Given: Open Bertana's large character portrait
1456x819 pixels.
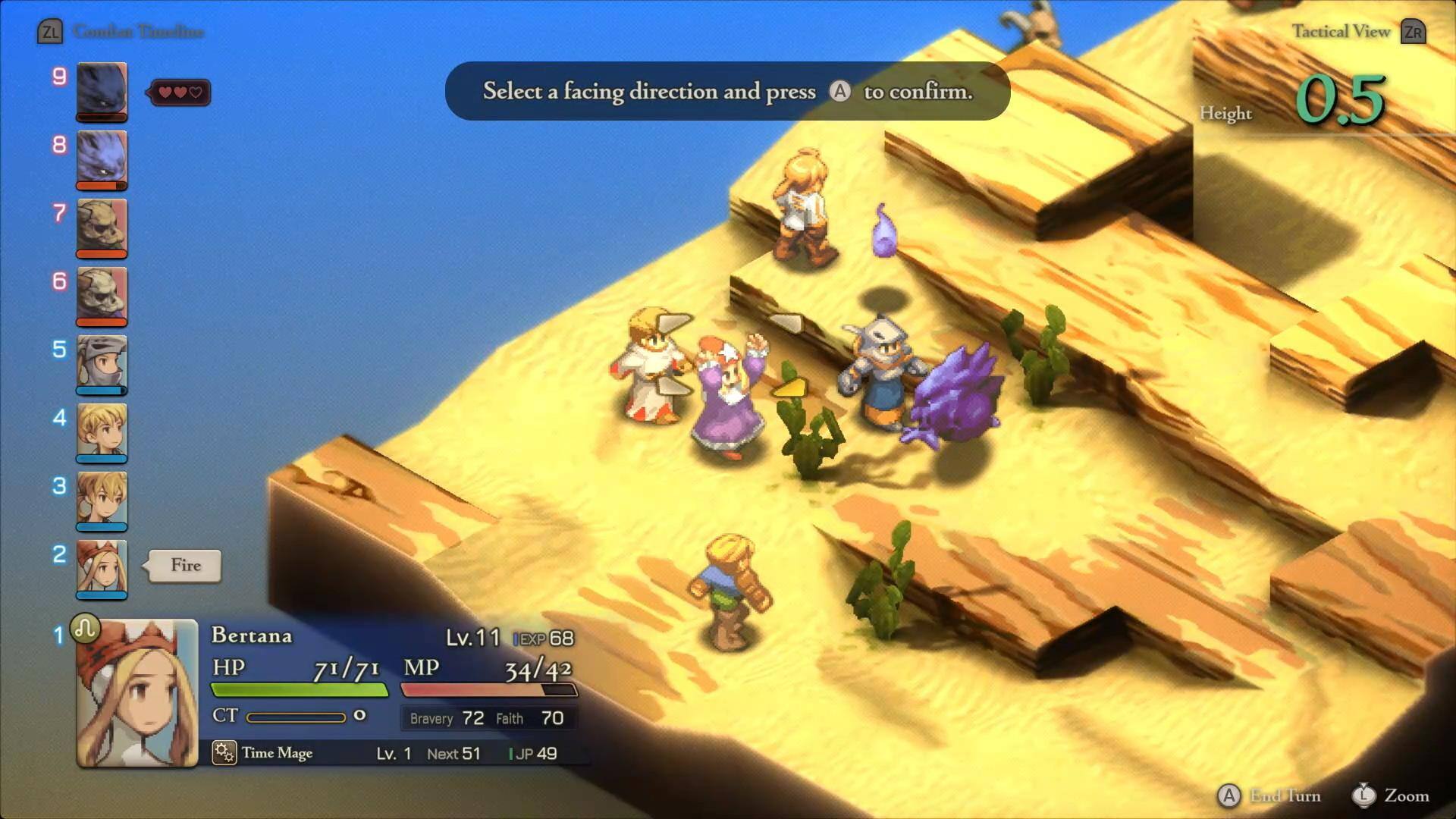Looking at the screenshot, I should [x=137, y=692].
